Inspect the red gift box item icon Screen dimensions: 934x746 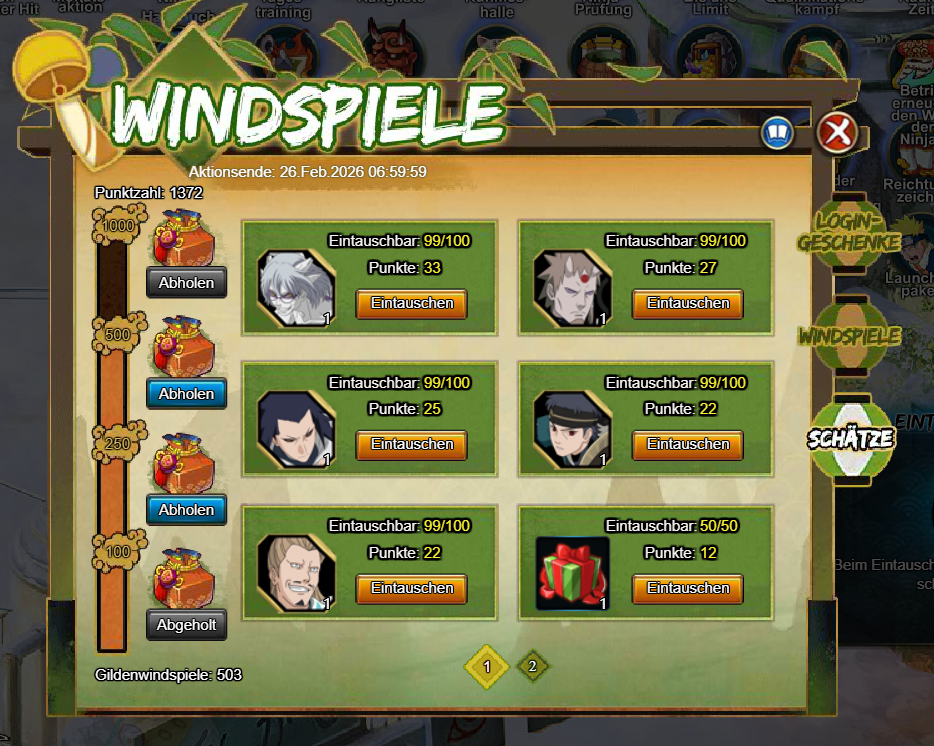click(x=573, y=573)
